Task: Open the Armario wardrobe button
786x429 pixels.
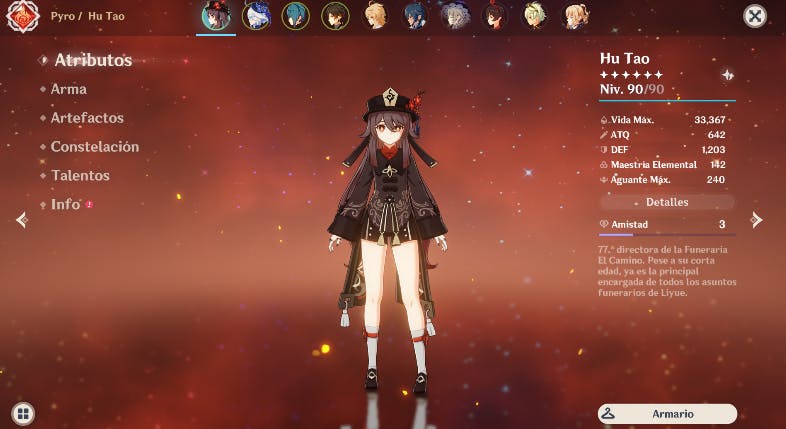Action: (667, 413)
